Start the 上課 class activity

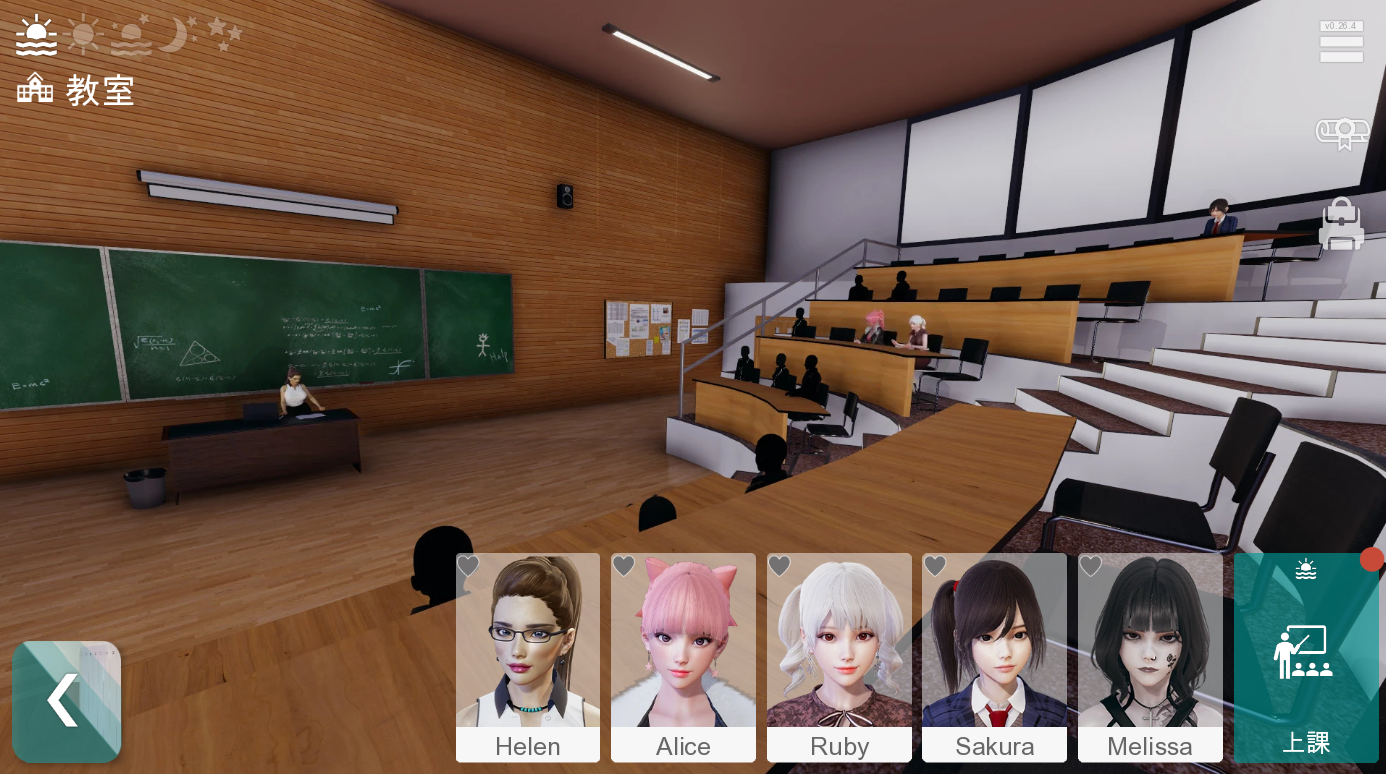pyautogui.click(x=1305, y=658)
